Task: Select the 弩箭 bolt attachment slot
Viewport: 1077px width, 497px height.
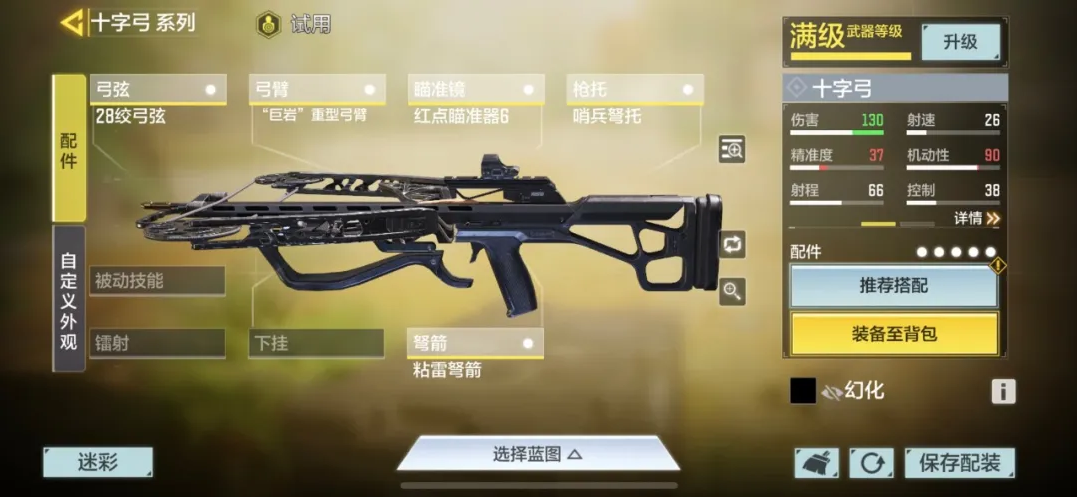Action: tap(476, 344)
